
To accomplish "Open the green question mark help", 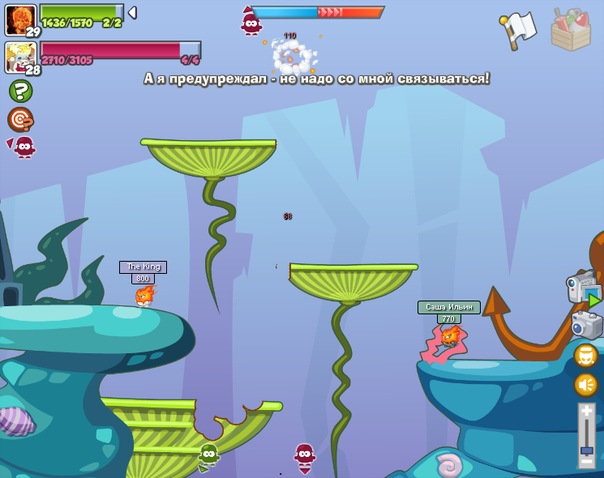I will coord(20,91).
